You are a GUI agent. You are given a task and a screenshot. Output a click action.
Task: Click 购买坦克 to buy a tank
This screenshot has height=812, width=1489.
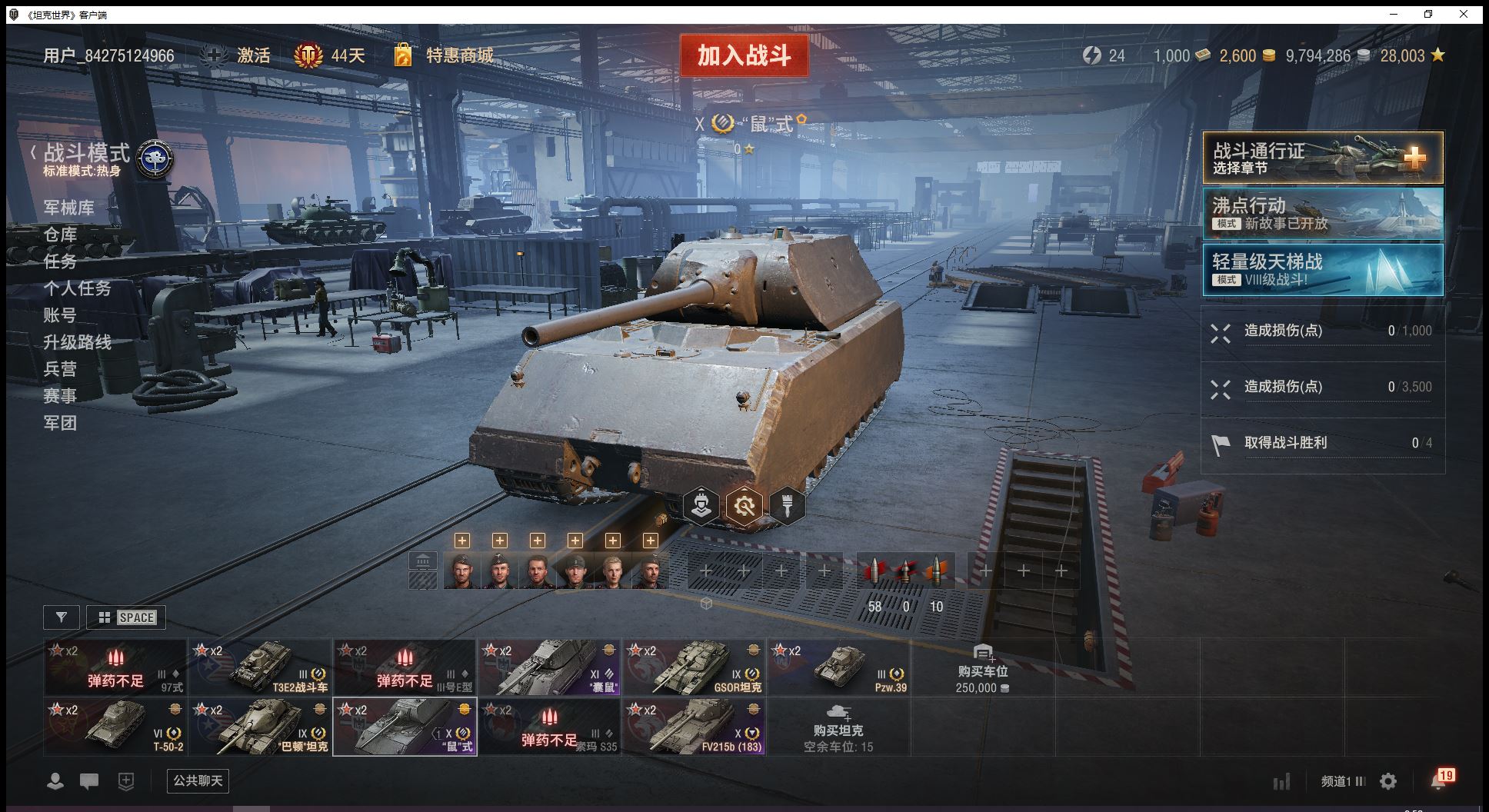[838, 727]
